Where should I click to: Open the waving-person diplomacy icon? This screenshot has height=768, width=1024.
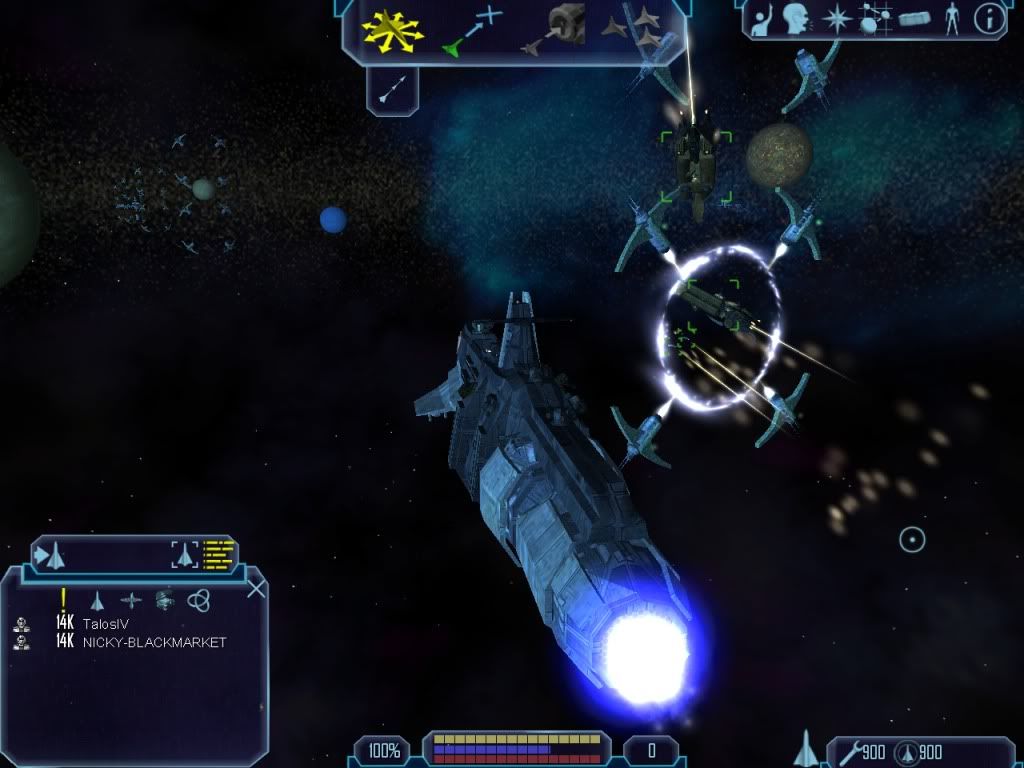click(762, 18)
